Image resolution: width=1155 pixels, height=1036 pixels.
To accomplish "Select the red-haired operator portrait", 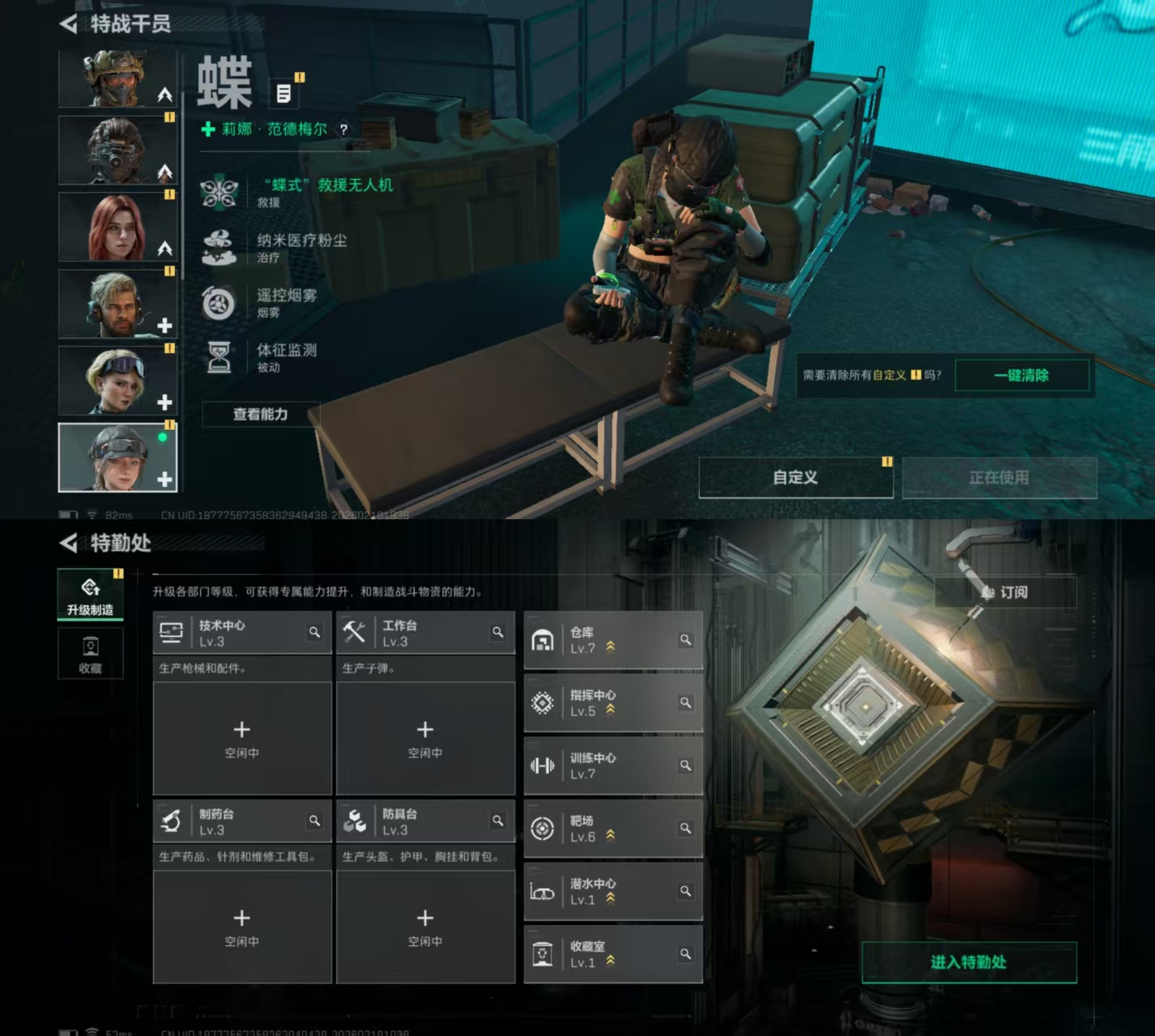I will [117, 227].
